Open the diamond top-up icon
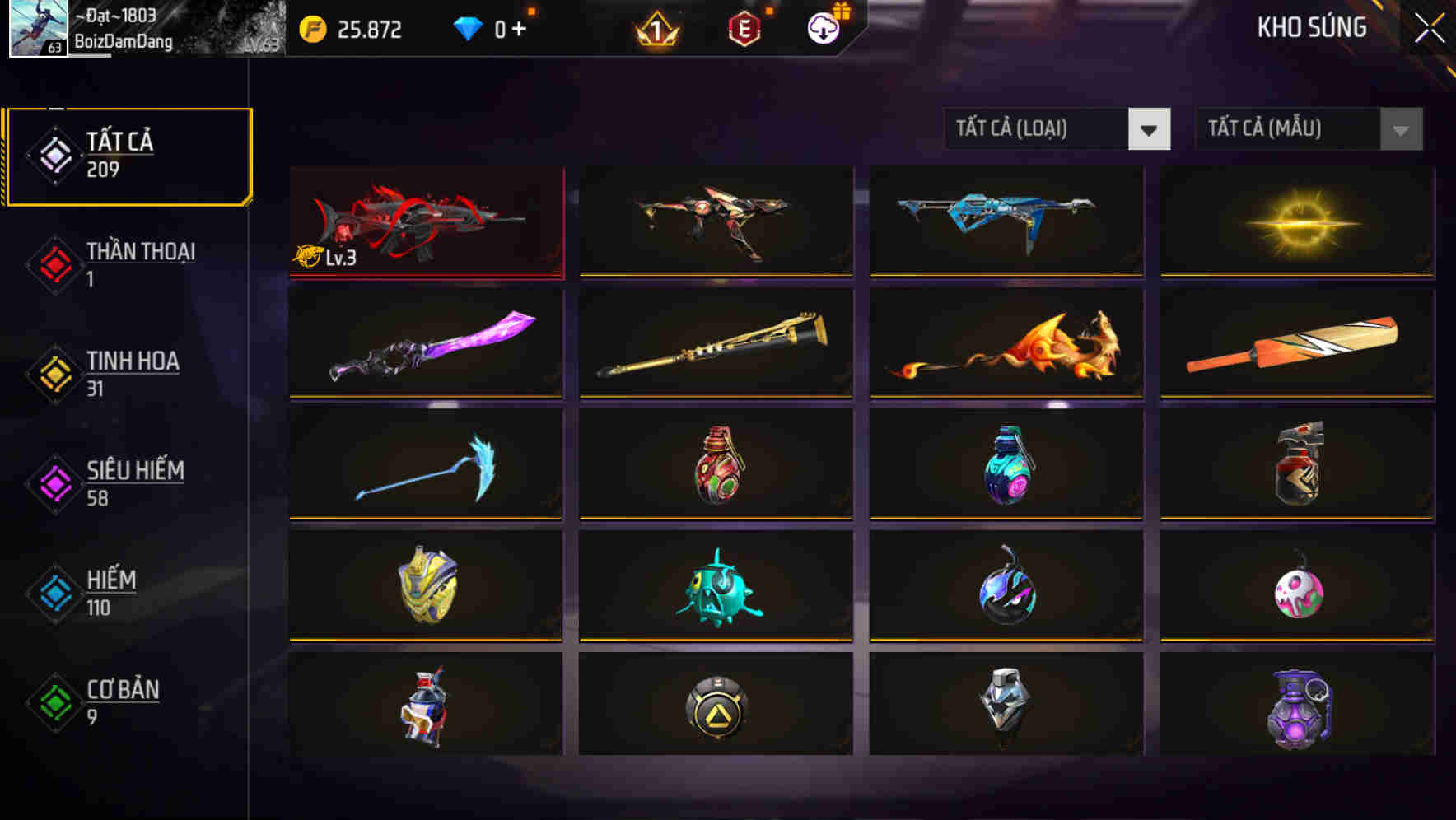 pyautogui.click(x=467, y=27)
